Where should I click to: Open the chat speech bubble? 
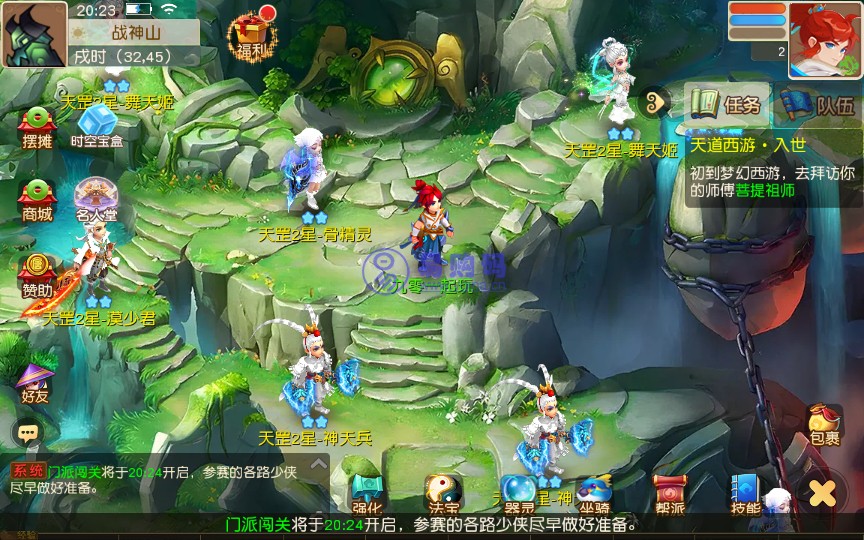(27, 433)
